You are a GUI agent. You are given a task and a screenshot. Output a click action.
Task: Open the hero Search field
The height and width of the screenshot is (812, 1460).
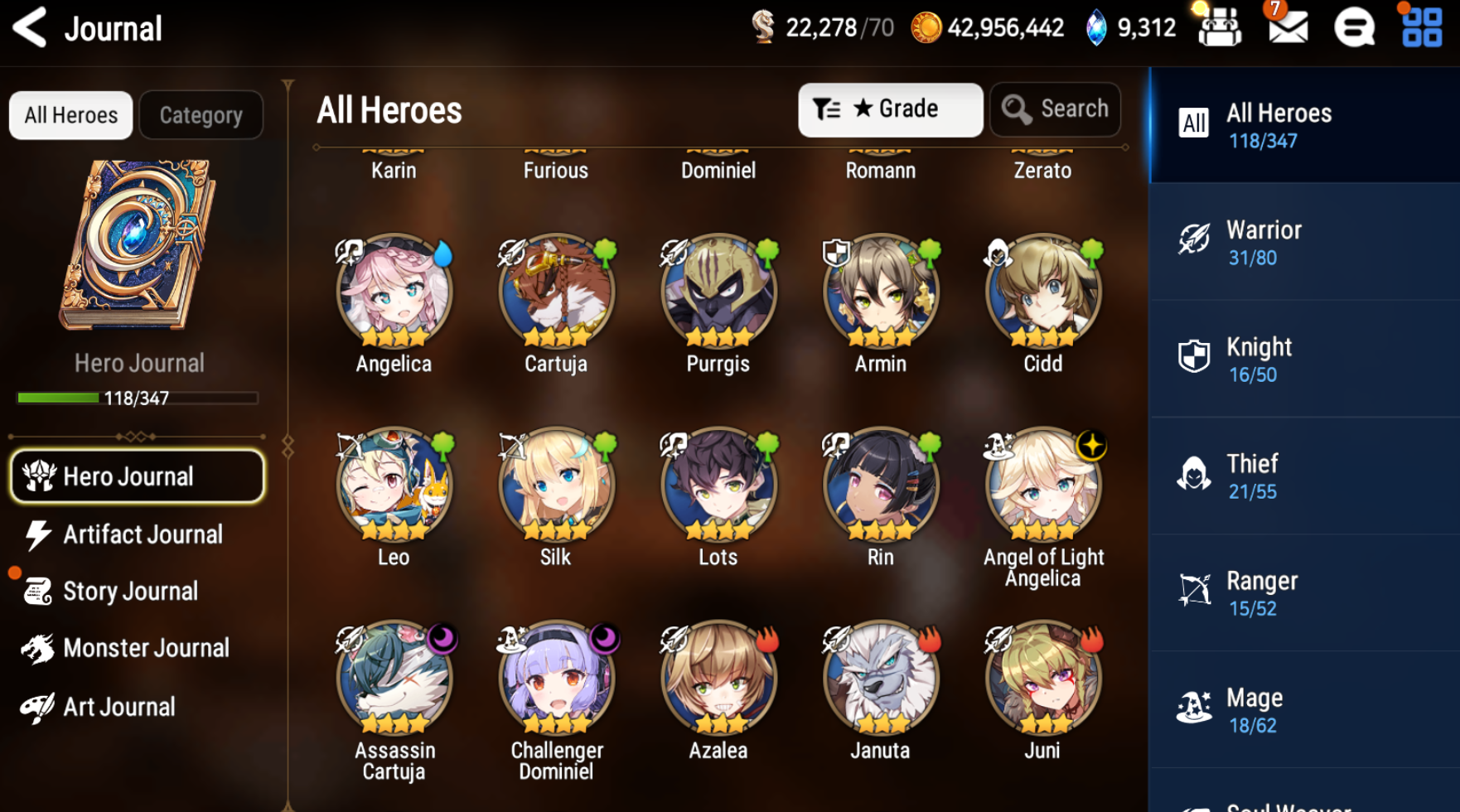click(x=1055, y=109)
